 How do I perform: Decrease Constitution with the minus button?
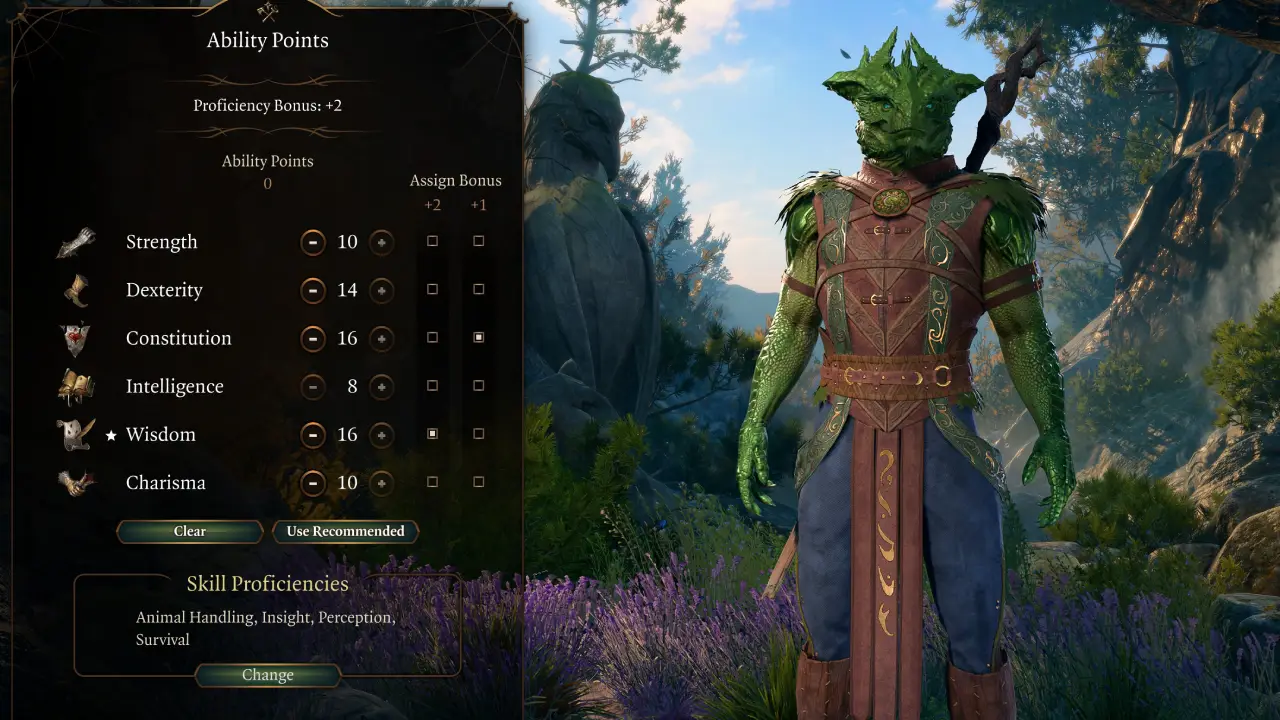[x=313, y=338]
